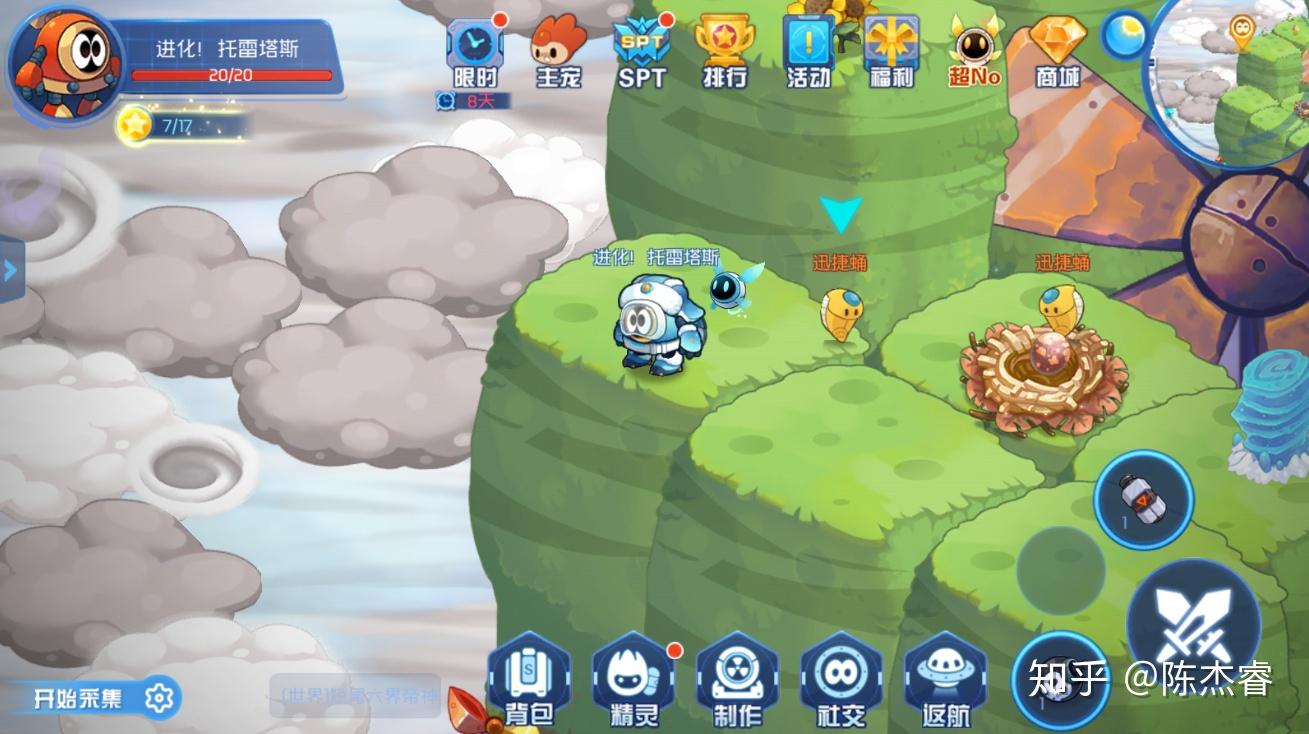Show the 排行 ranking trophy
Image resolution: width=1309 pixels, height=734 pixels.
click(724, 49)
